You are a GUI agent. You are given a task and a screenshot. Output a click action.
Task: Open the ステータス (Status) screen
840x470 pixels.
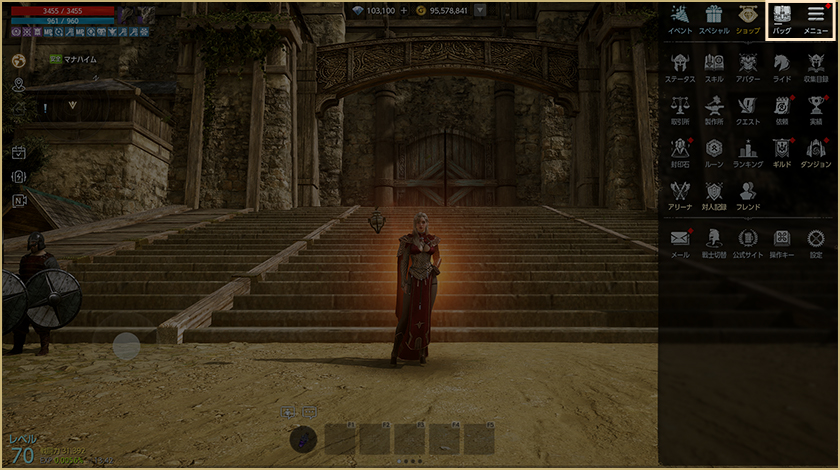click(680, 65)
